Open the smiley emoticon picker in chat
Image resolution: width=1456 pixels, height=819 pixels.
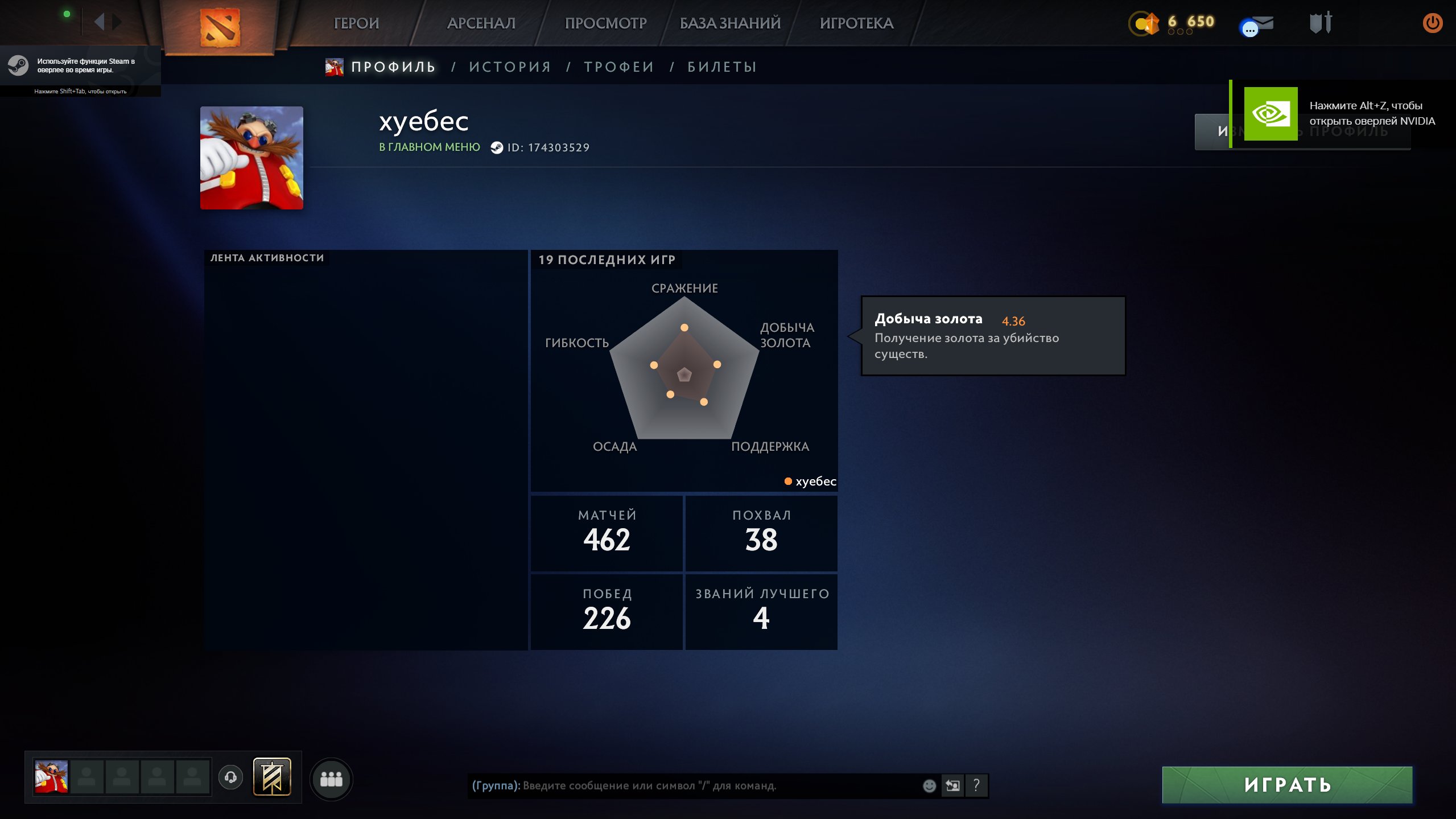(930, 785)
